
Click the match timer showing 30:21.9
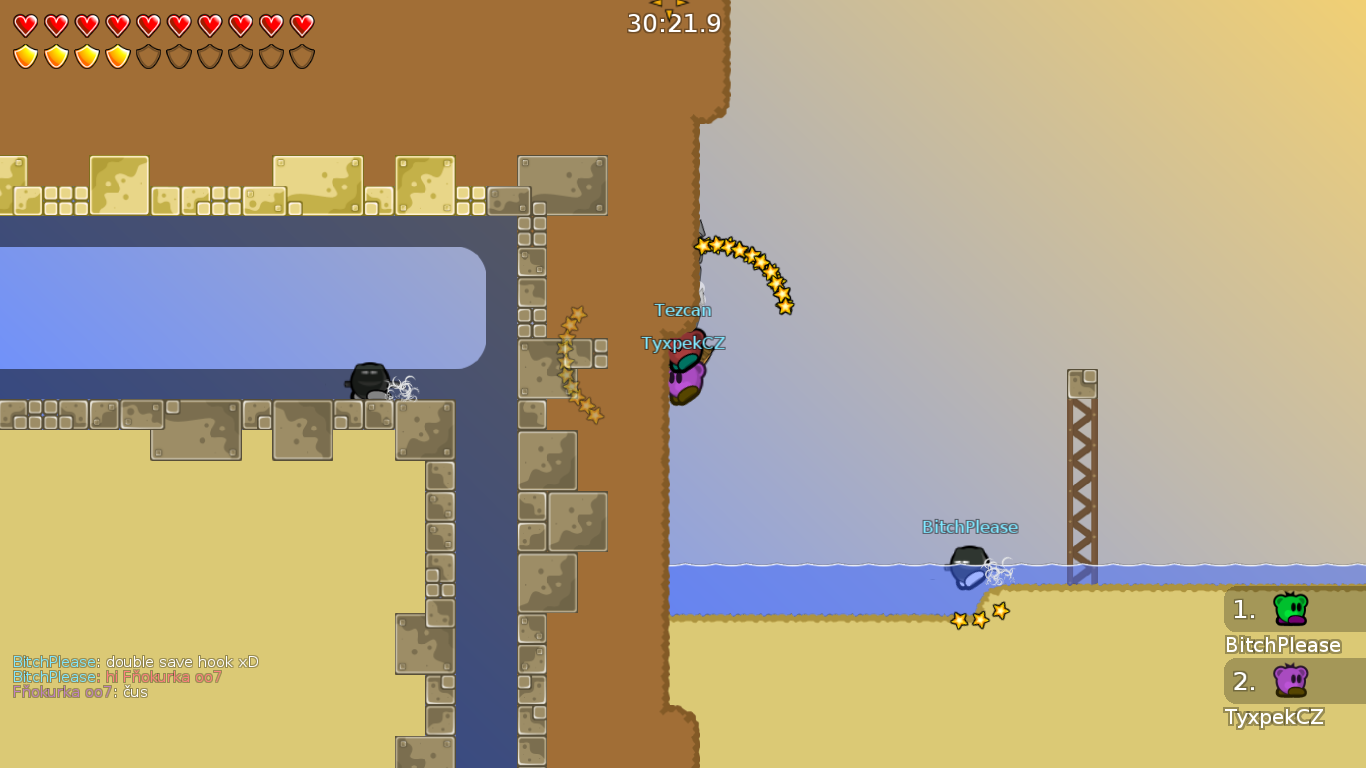tap(673, 23)
